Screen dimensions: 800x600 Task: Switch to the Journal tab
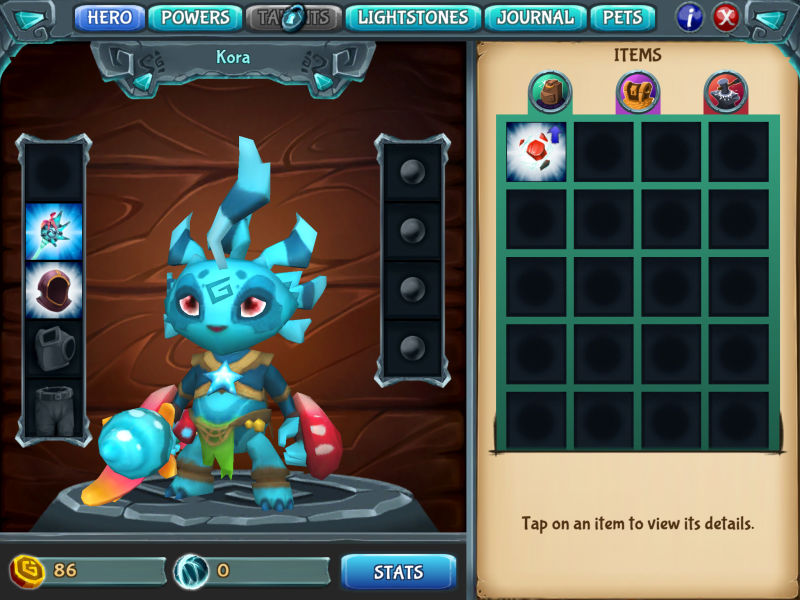[x=535, y=17]
